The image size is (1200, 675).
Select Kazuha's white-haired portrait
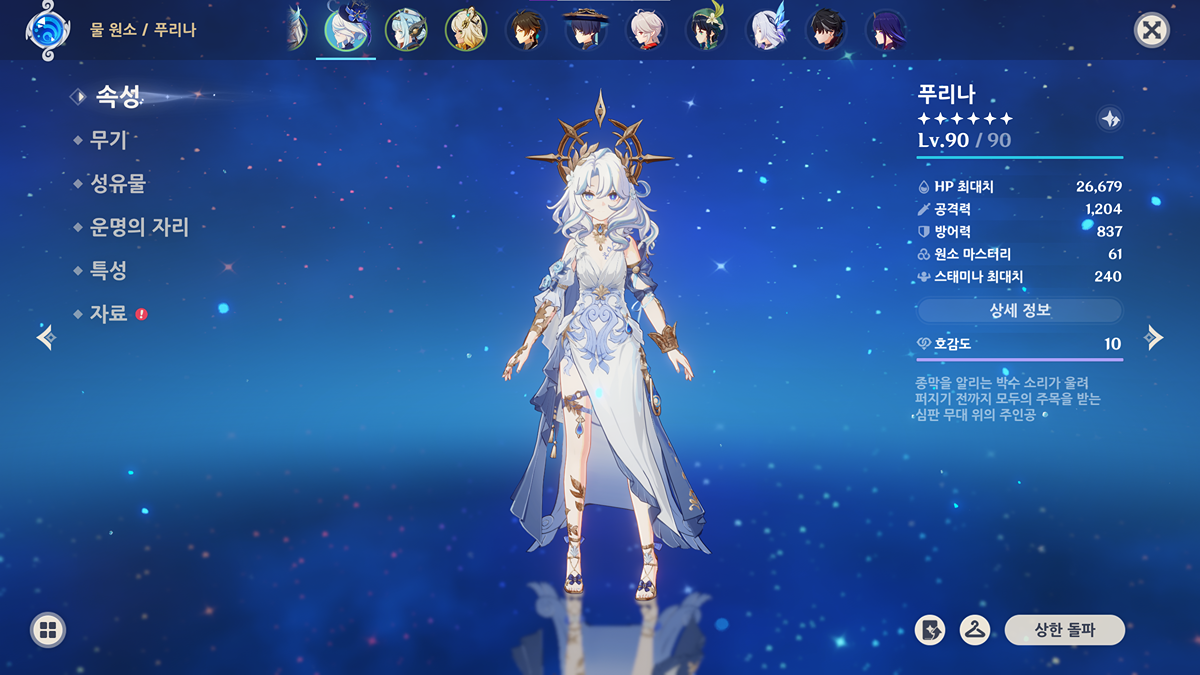[x=646, y=30]
